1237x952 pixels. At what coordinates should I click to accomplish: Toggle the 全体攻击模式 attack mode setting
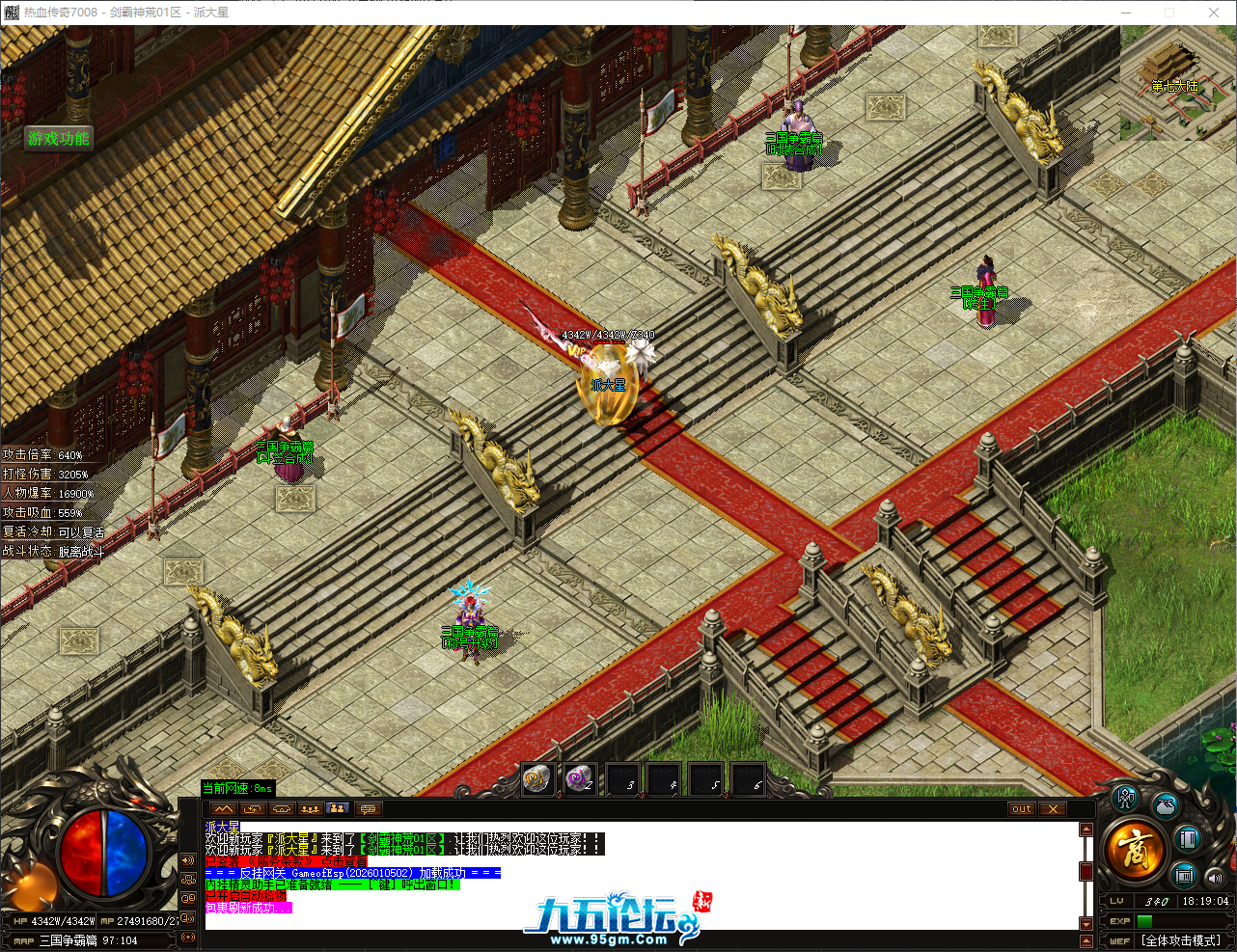tap(1181, 939)
